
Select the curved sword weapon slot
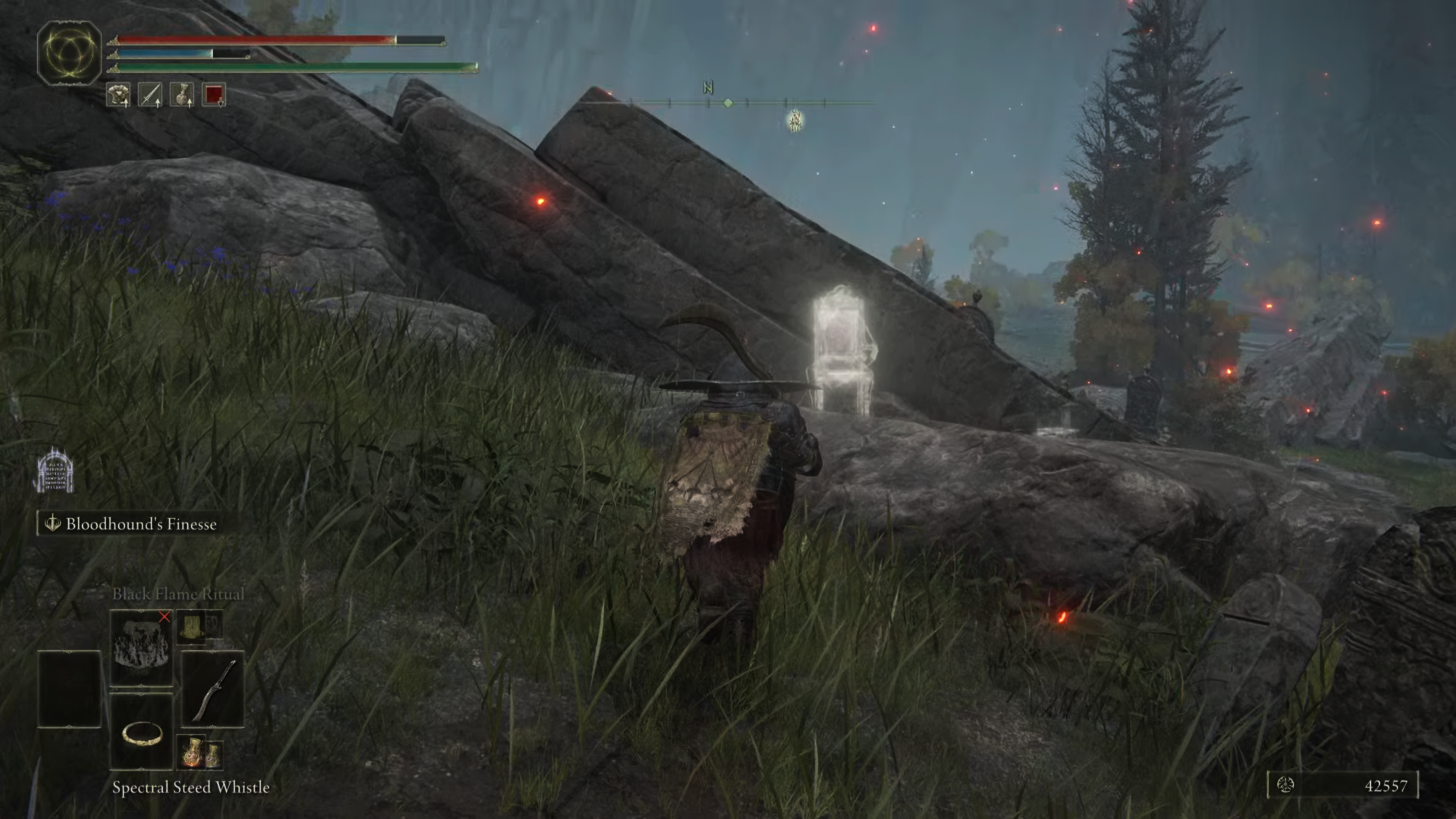pos(212,689)
